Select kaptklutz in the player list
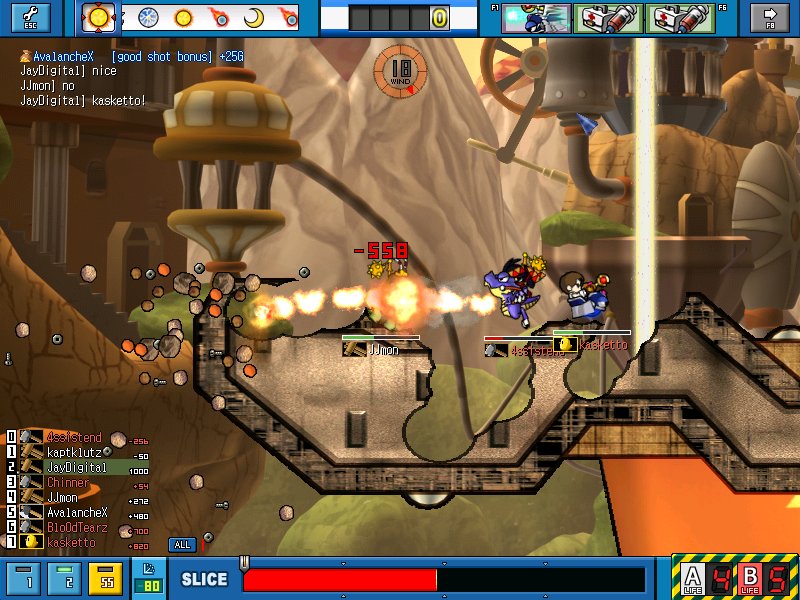Viewport: 800px width, 600px height. (x=73, y=453)
